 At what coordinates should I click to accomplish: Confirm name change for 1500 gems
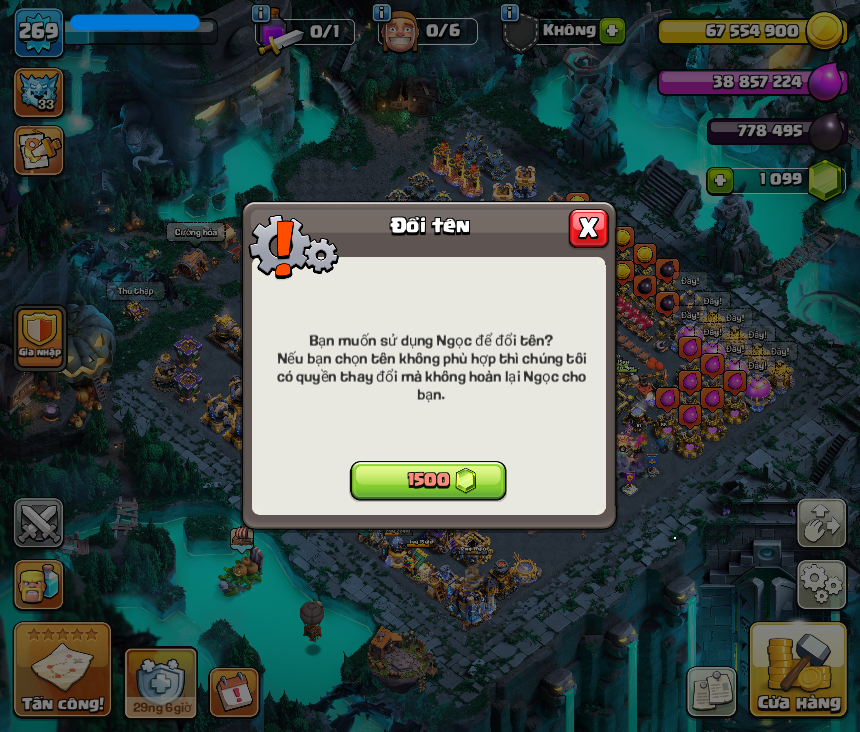[x=428, y=480]
